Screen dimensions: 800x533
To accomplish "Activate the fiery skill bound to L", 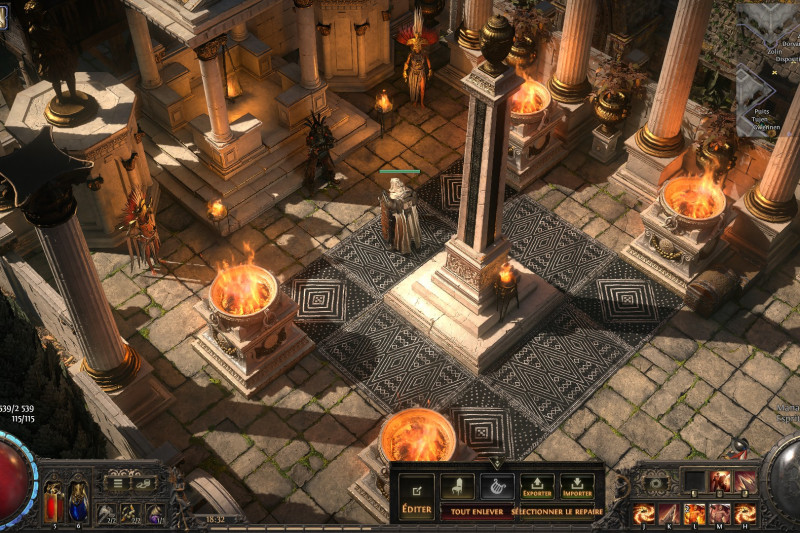I will (694, 513).
